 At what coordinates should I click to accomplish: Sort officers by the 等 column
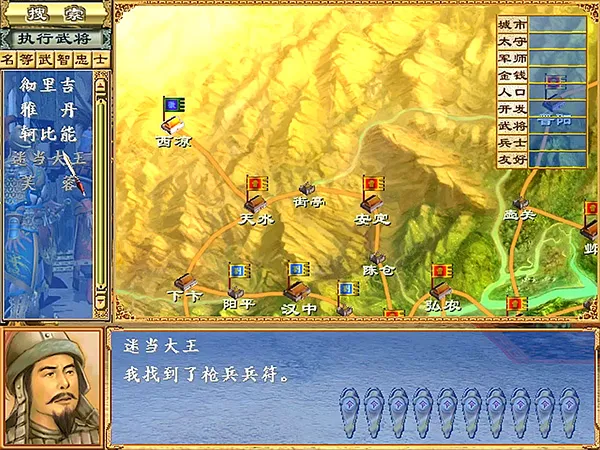click(x=27, y=60)
